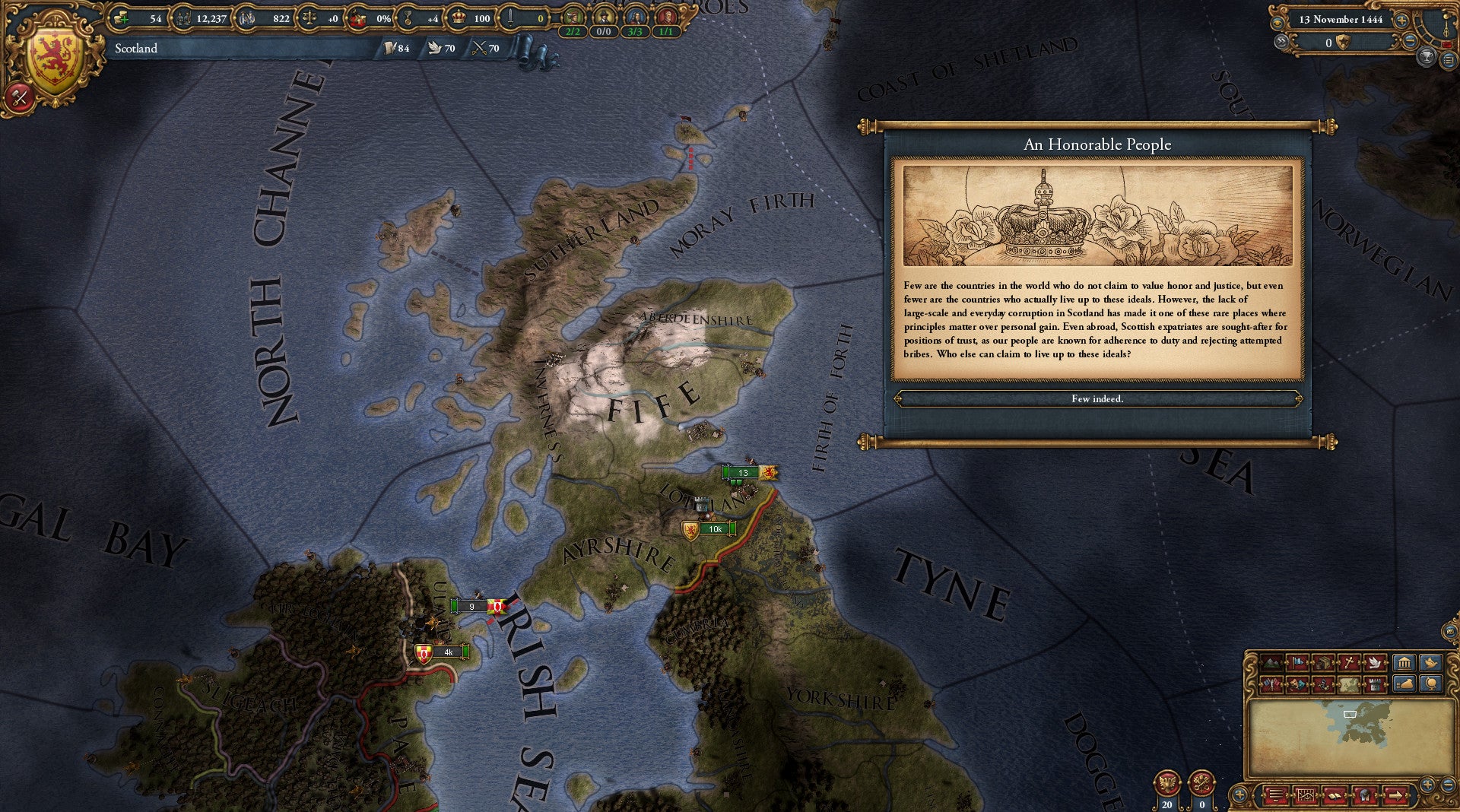1460x812 pixels.
Task: Increase game speed with the speed stepper
Action: click(x=1401, y=21)
